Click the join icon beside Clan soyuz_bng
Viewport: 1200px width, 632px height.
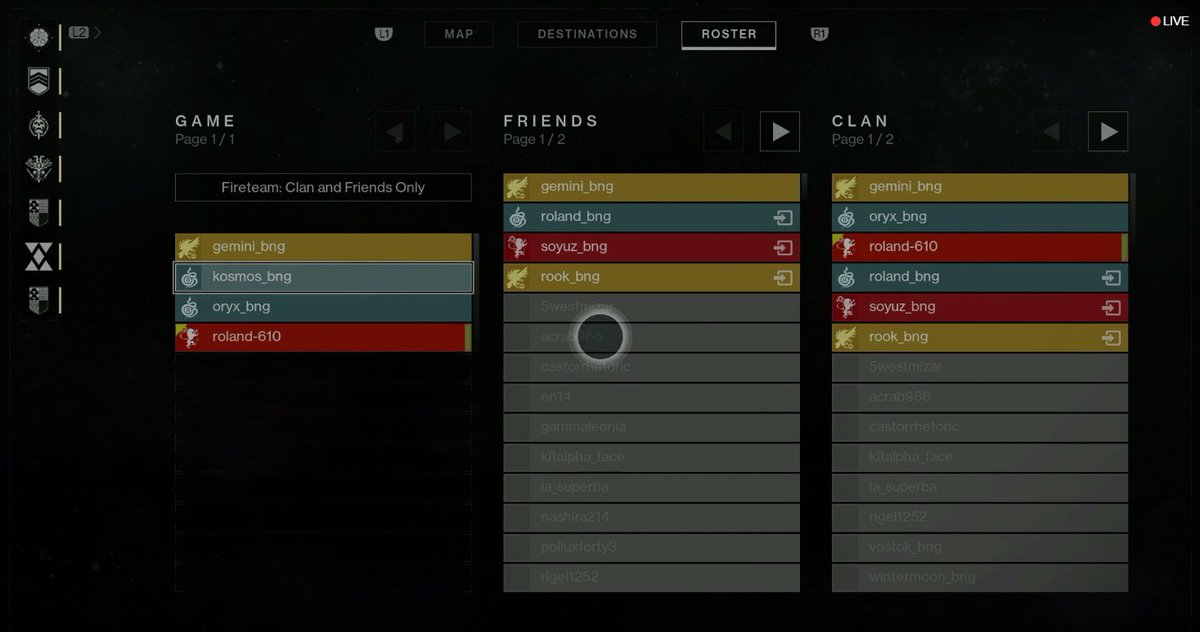pos(1111,308)
